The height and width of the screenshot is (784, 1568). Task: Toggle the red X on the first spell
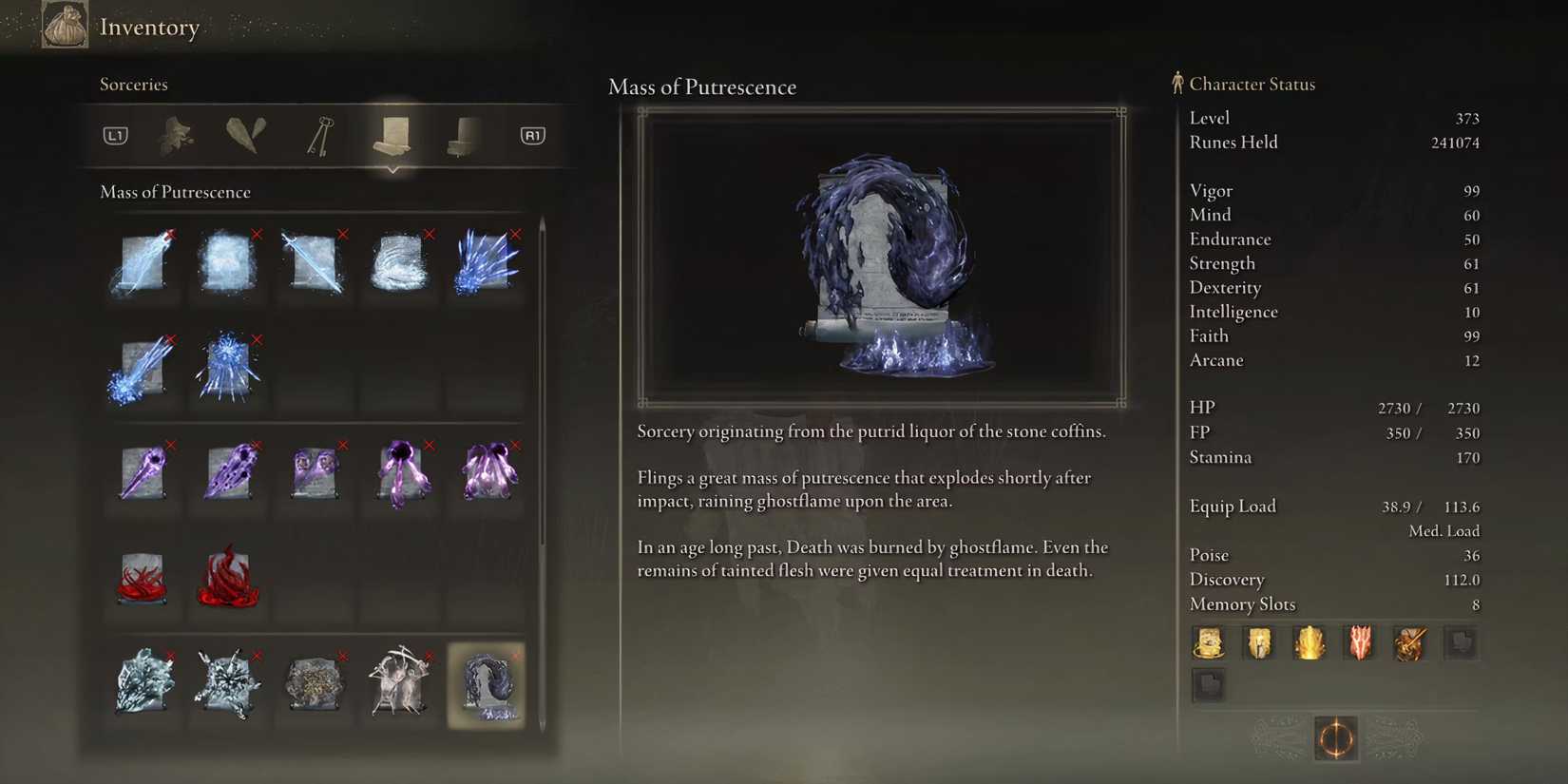[169, 233]
